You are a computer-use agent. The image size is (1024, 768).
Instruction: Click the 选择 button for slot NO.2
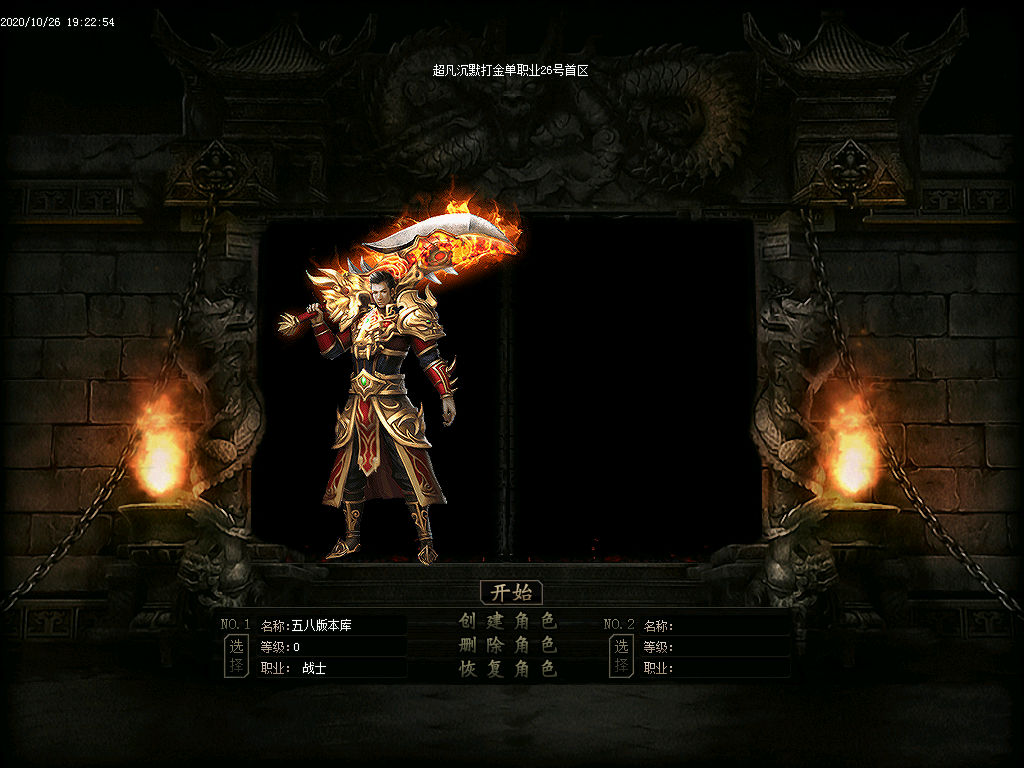point(621,656)
